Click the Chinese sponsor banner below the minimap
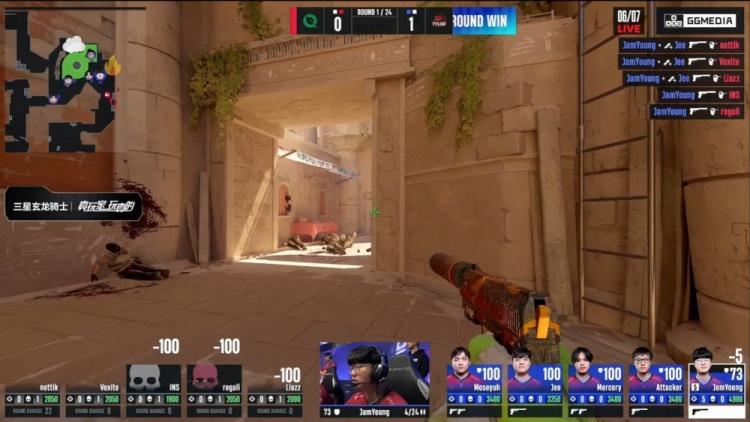This screenshot has height=422, width=750. coord(72,205)
